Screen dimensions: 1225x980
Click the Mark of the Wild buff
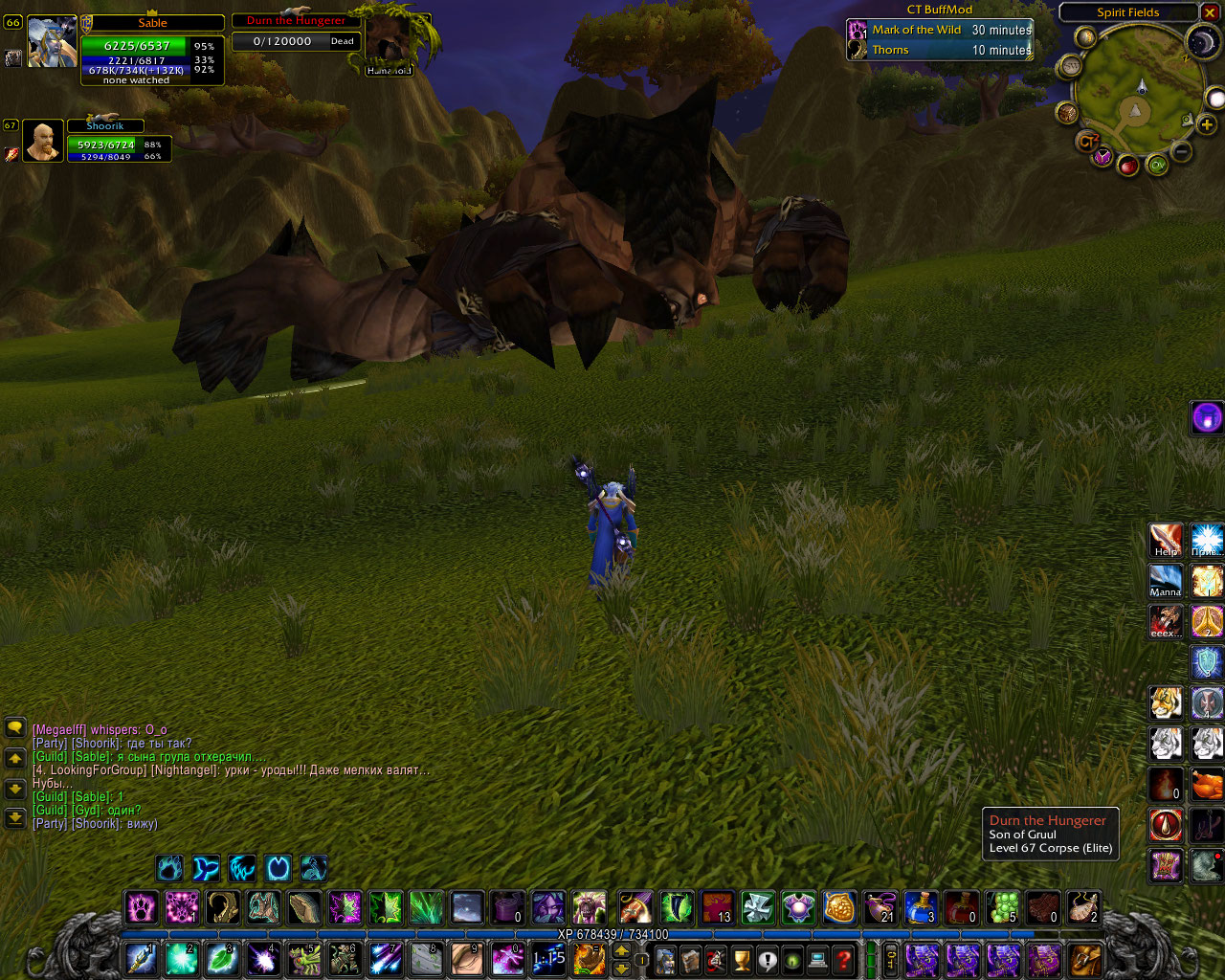point(940,30)
